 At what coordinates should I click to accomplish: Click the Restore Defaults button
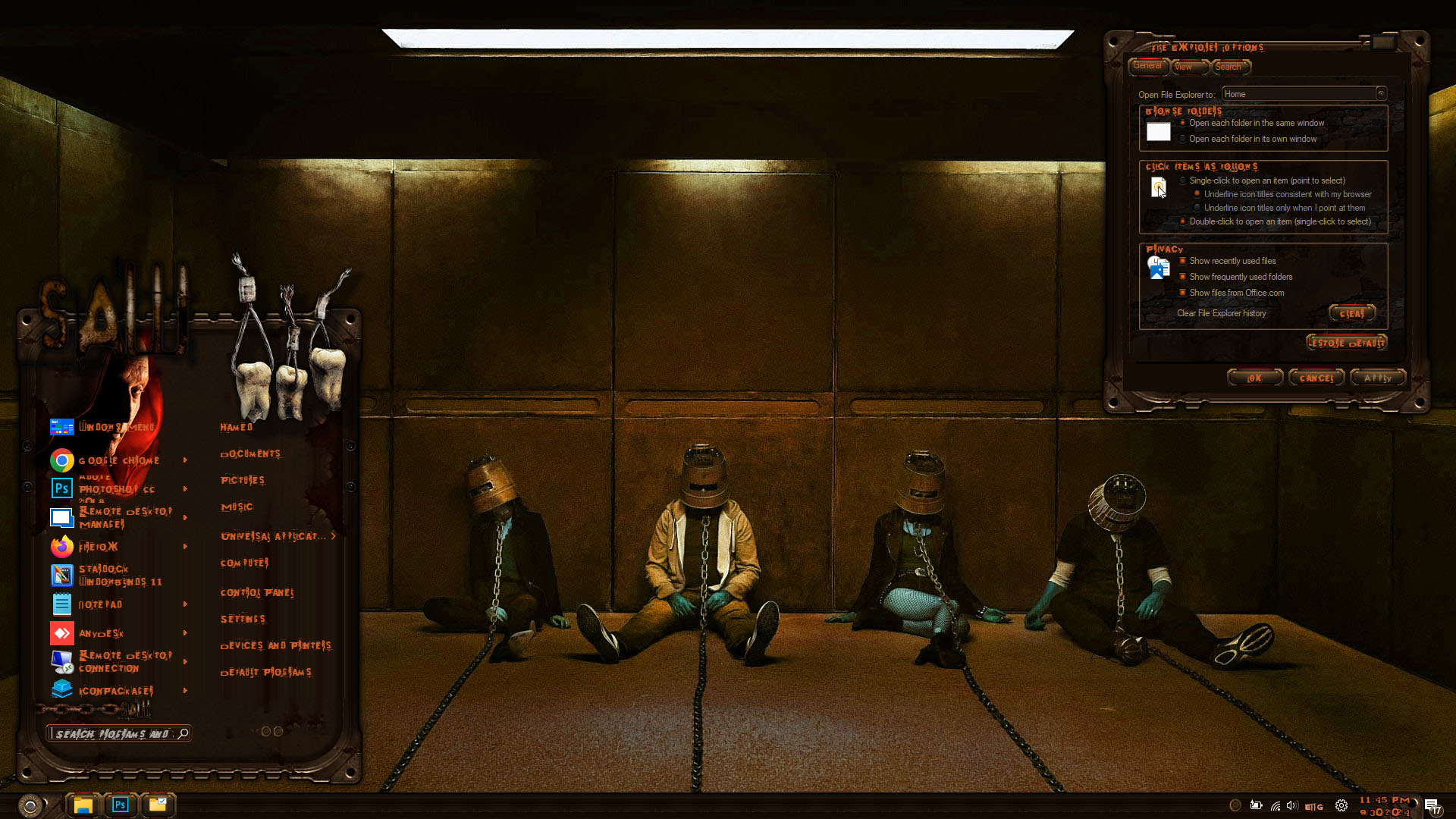[x=1346, y=343]
